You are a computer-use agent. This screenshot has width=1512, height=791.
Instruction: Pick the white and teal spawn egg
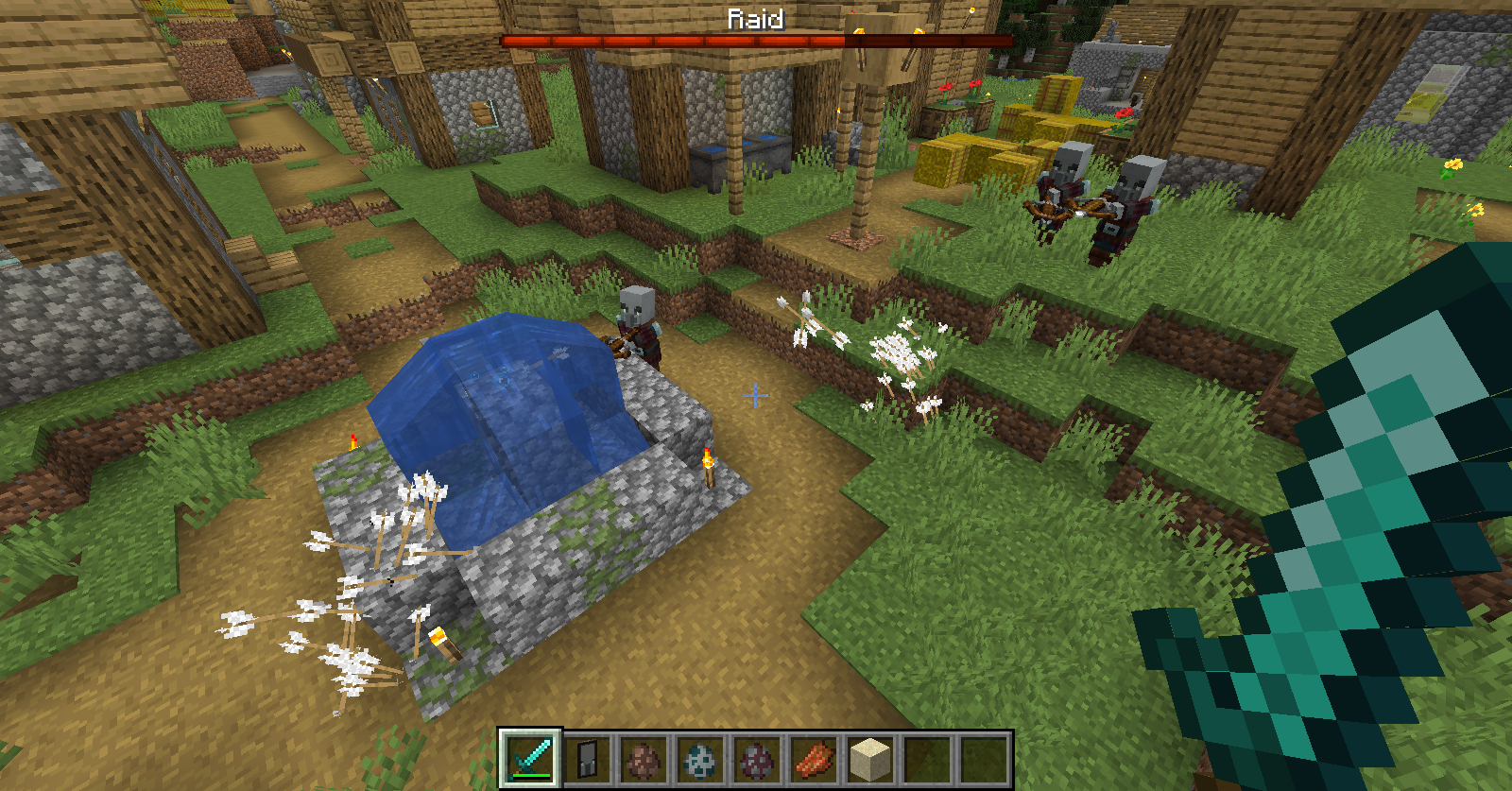[x=700, y=758]
